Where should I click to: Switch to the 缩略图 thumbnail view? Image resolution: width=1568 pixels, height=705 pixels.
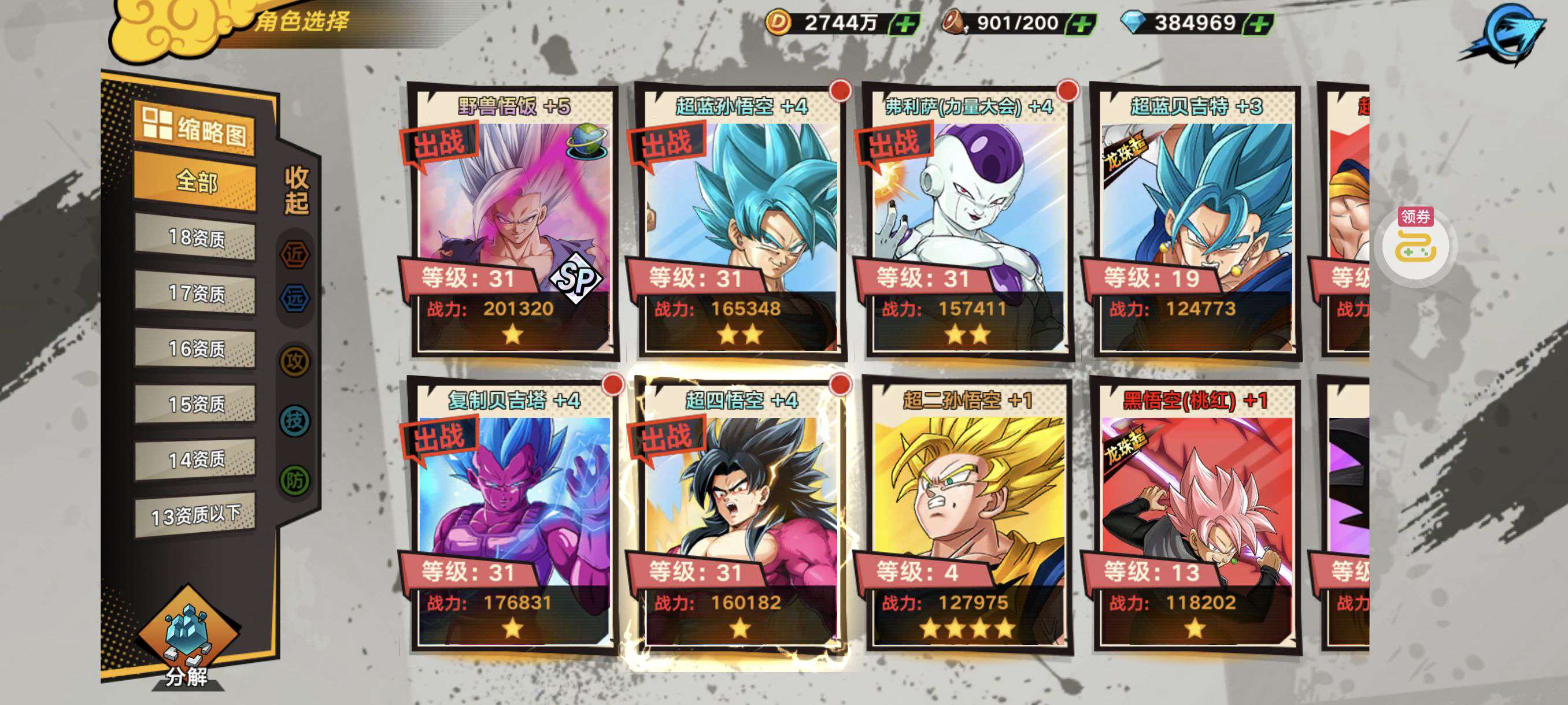pyautogui.click(x=195, y=128)
